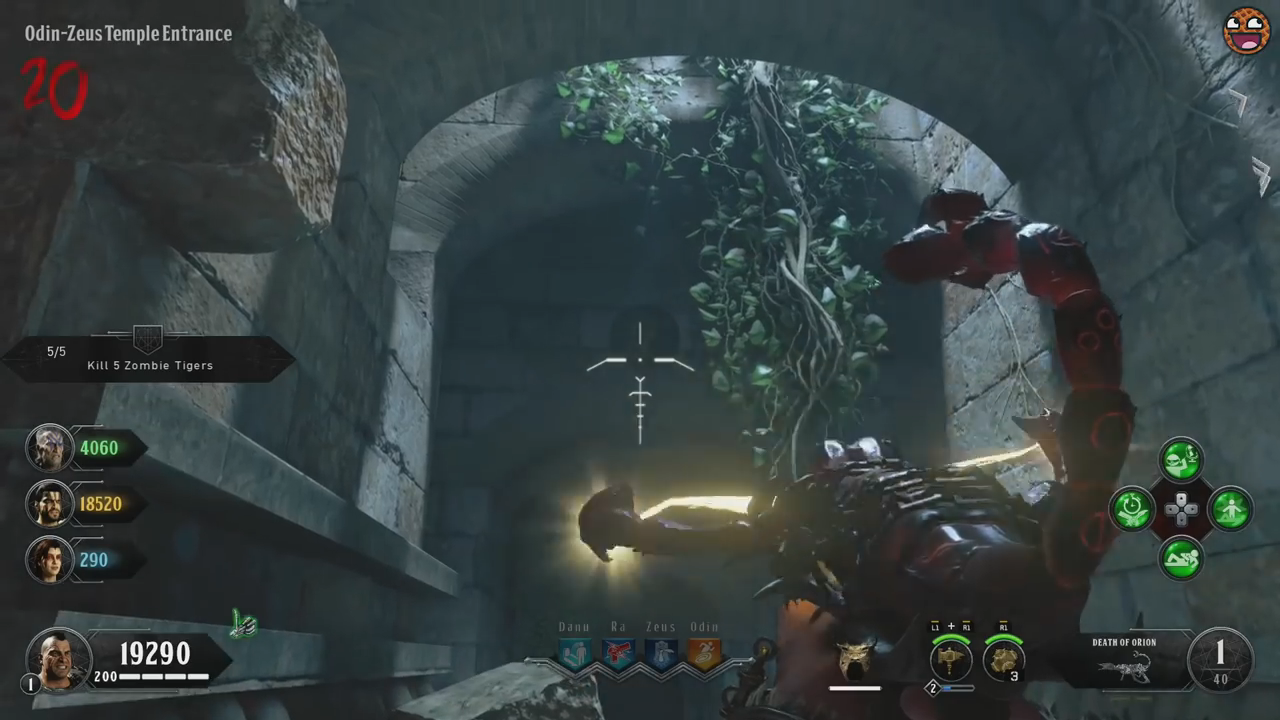Viewport: 1280px width, 720px height.
Task: Select the Ra perk icon
Action: 619,654
